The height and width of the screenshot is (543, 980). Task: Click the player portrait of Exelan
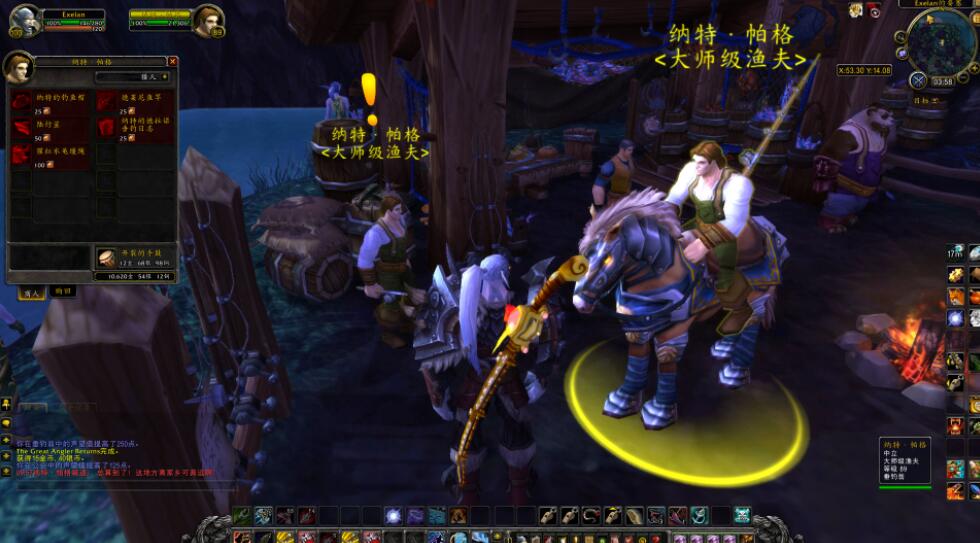tap(23, 21)
